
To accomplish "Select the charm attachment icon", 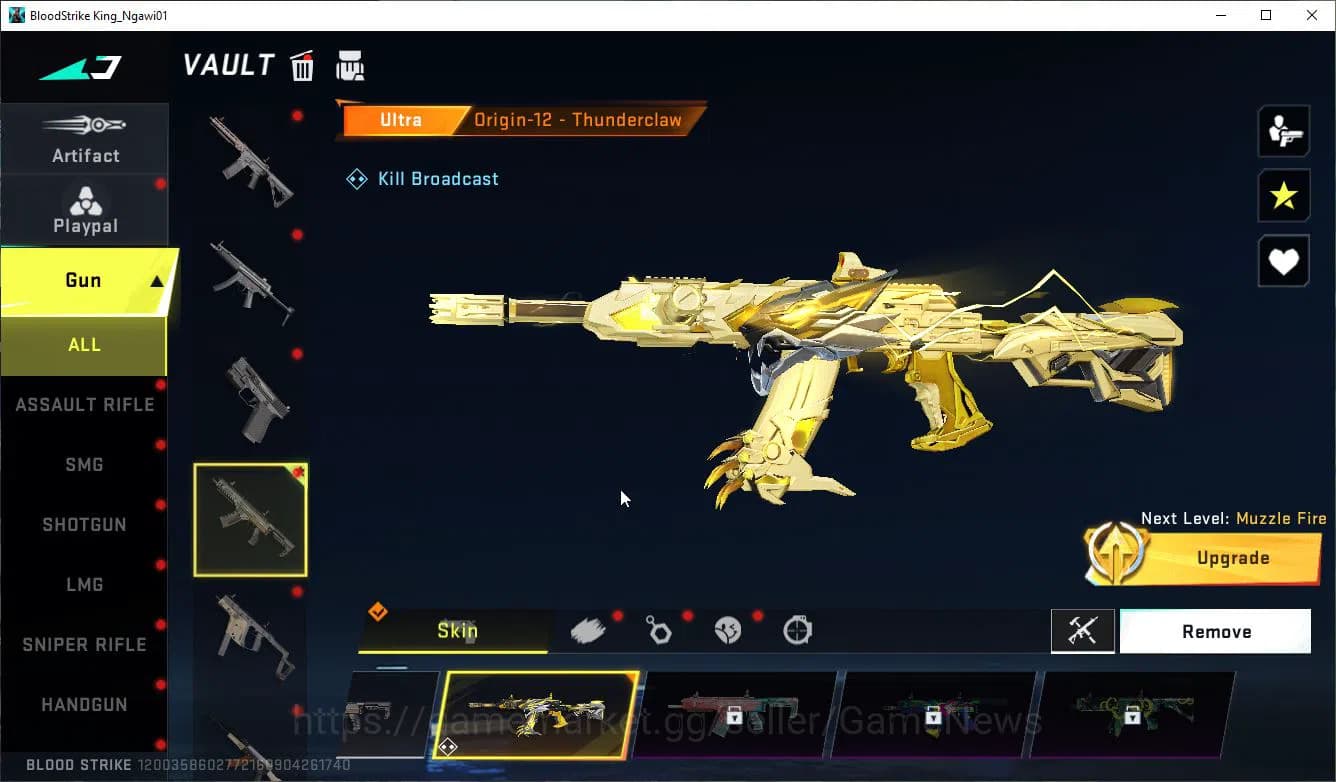I will click(660, 629).
